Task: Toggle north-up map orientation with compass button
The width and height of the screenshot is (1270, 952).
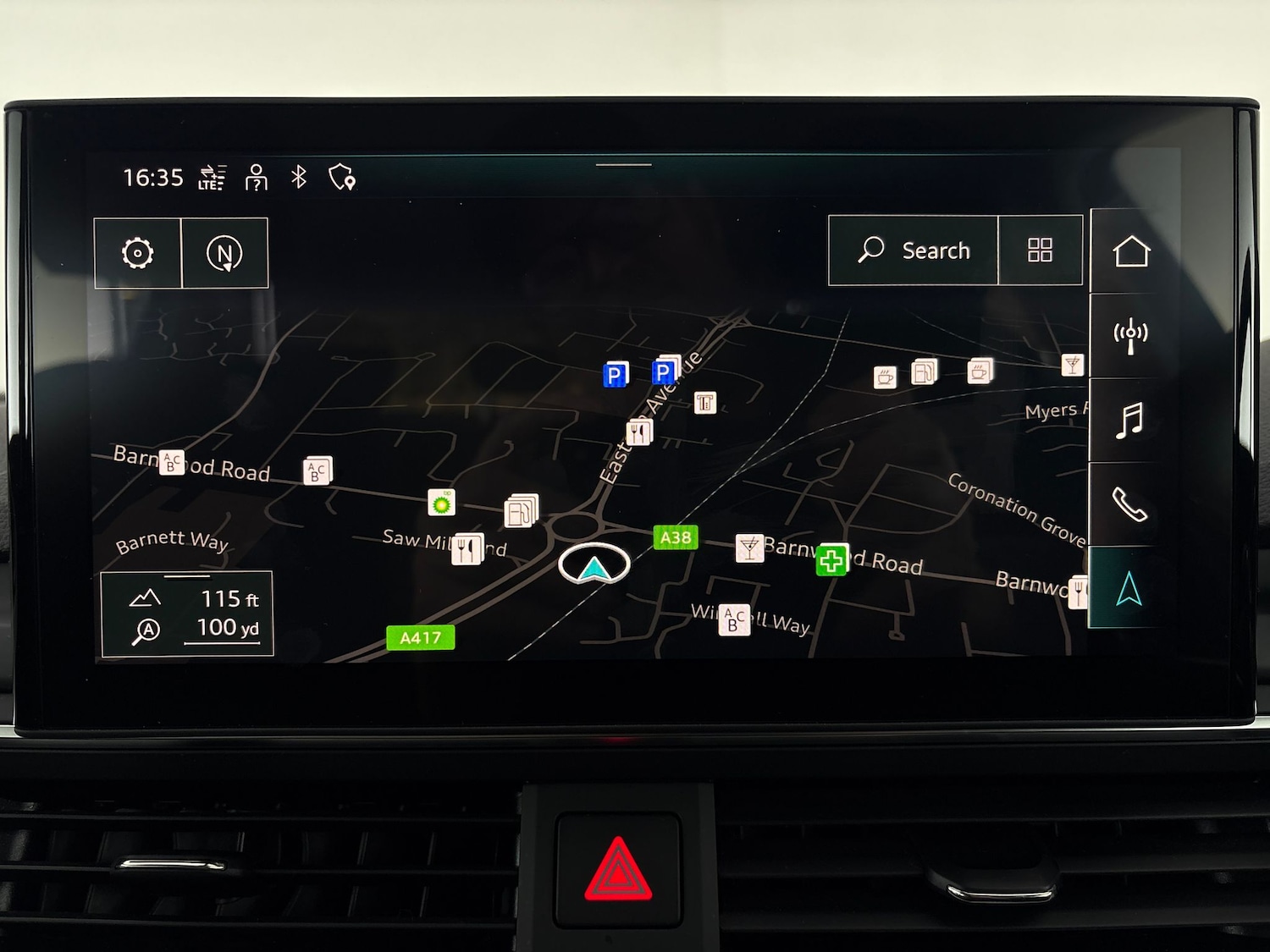Action: (224, 252)
